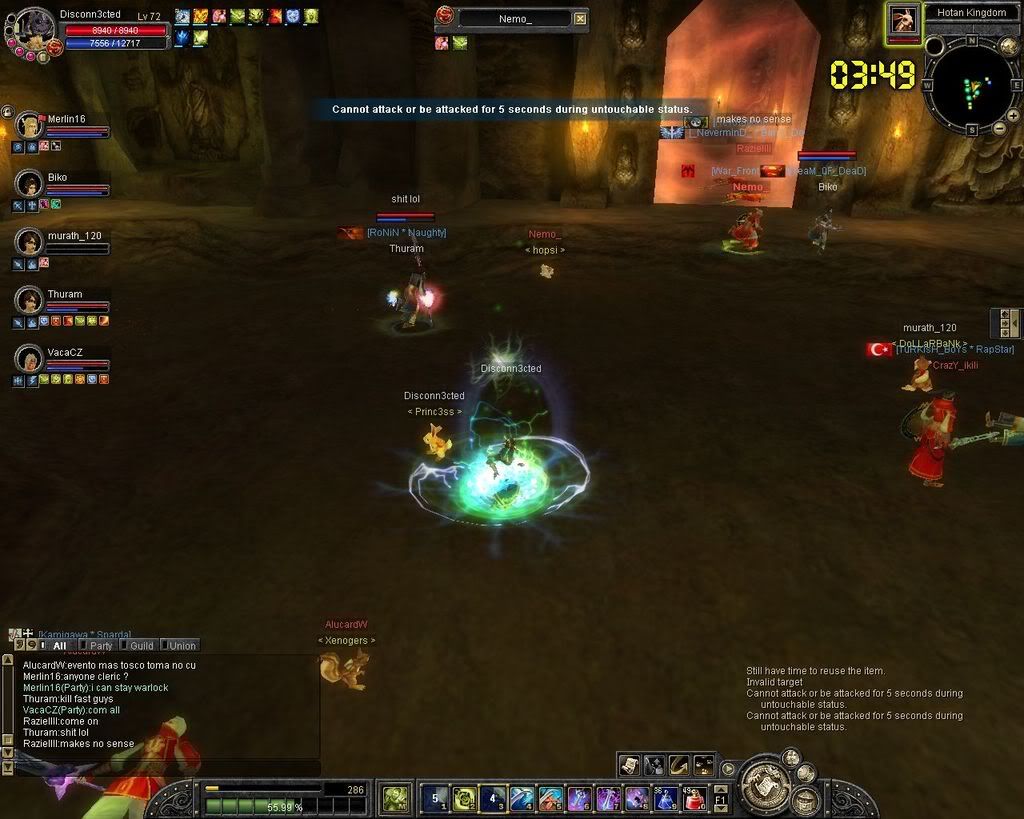Click the Disconn3cted player portrait
The height and width of the screenshot is (819, 1024).
pyautogui.click(x=30, y=28)
